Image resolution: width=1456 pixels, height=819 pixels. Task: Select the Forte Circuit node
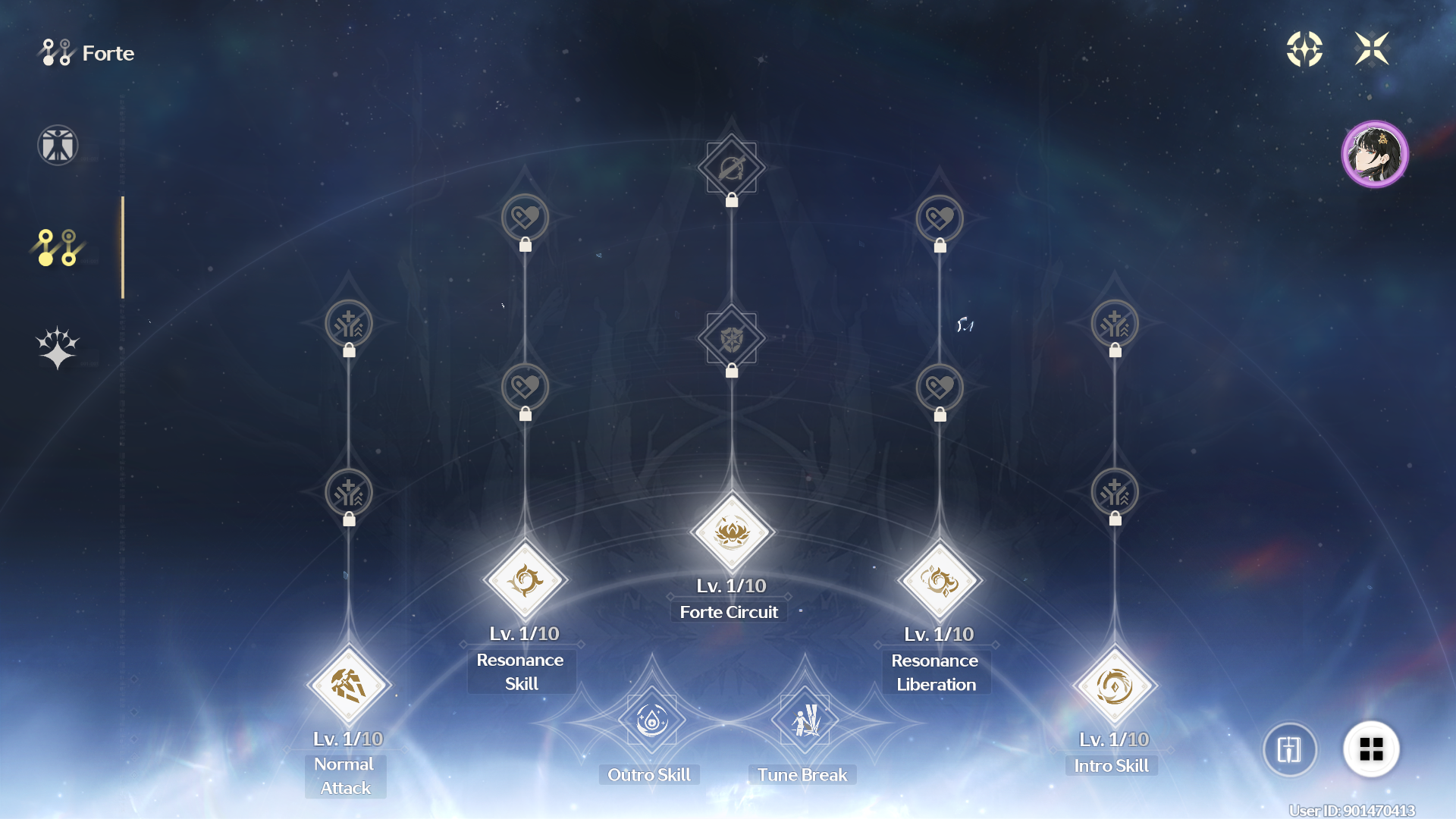coord(730,531)
